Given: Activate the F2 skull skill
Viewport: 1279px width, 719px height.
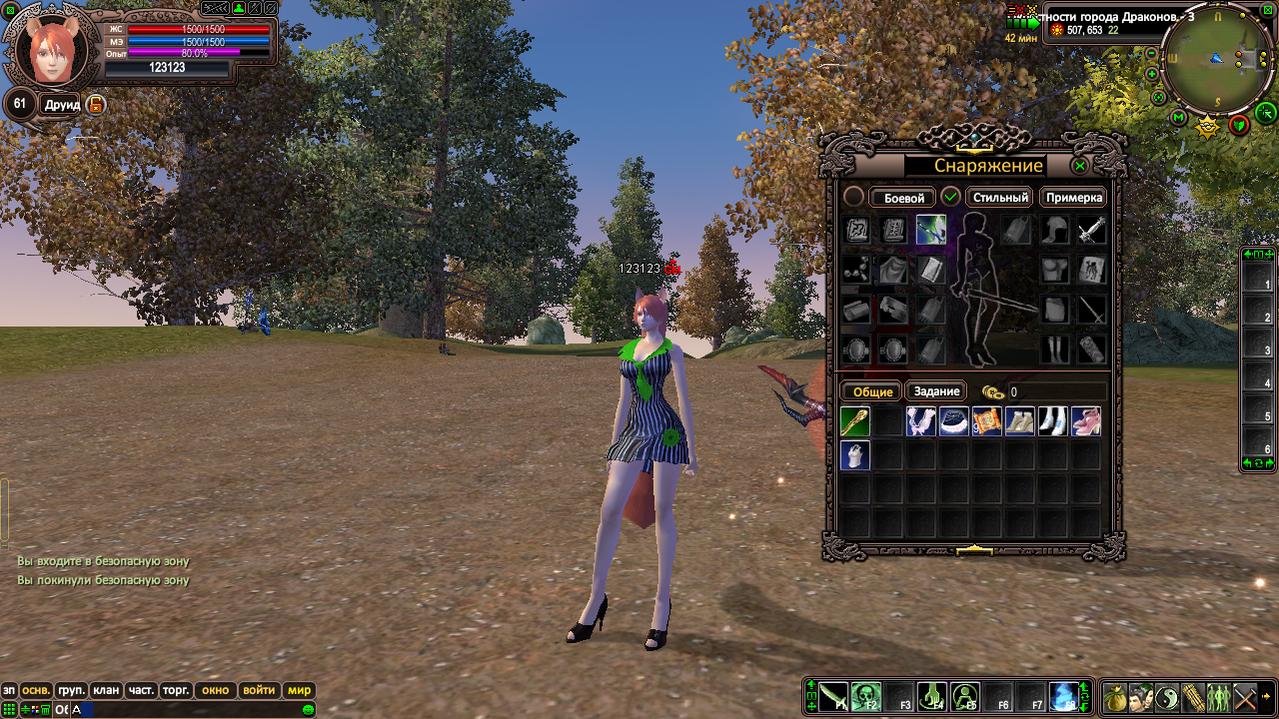Looking at the screenshot, I should coord(866,696).
